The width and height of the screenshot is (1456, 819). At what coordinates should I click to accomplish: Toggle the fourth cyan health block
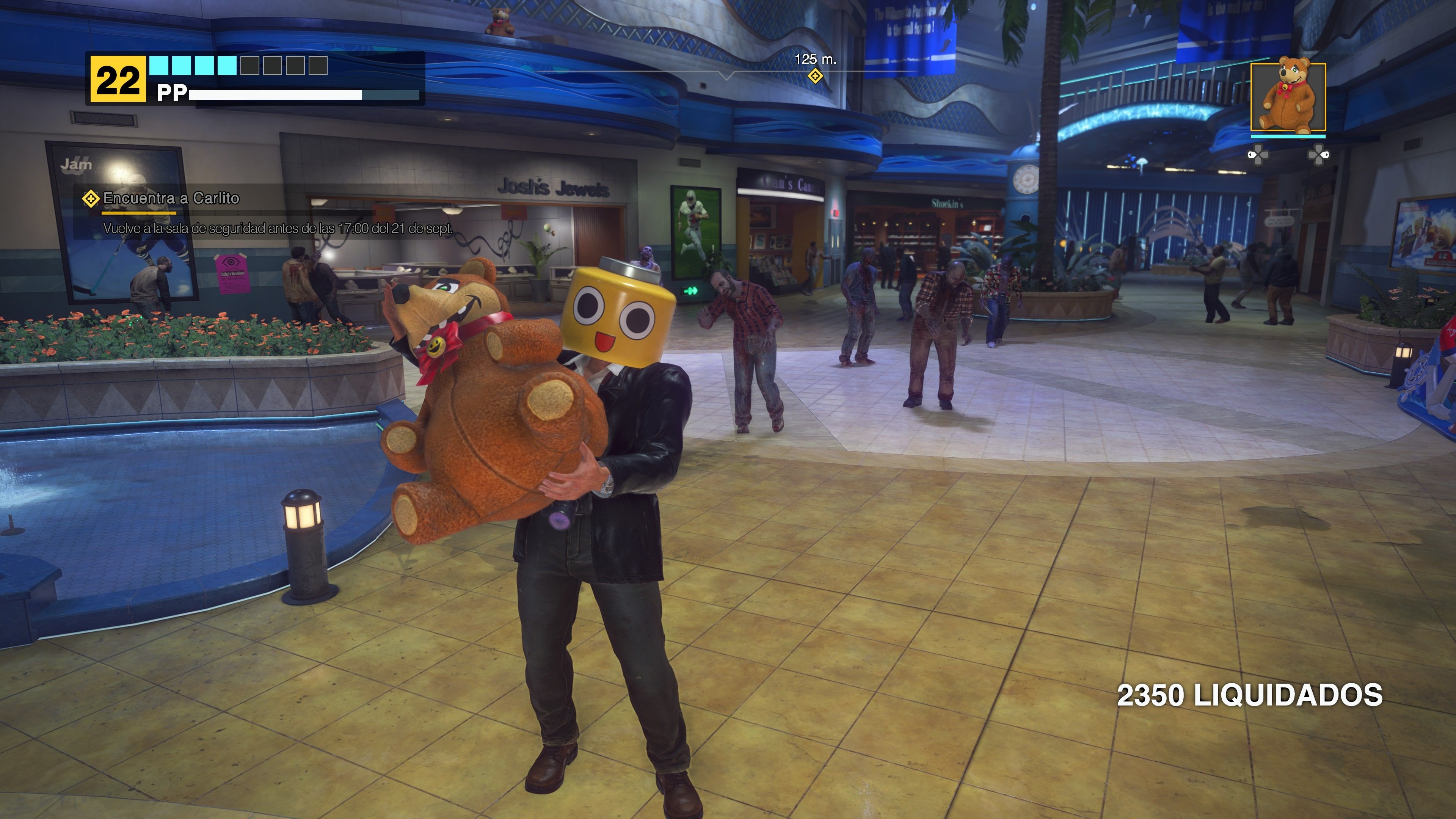pos(227,66)
